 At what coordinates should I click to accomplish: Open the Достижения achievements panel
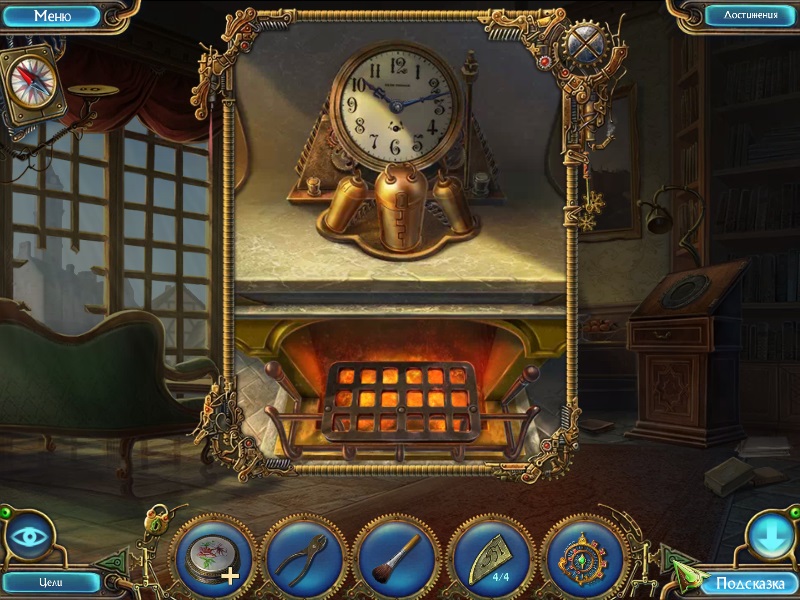pos(742,16)
